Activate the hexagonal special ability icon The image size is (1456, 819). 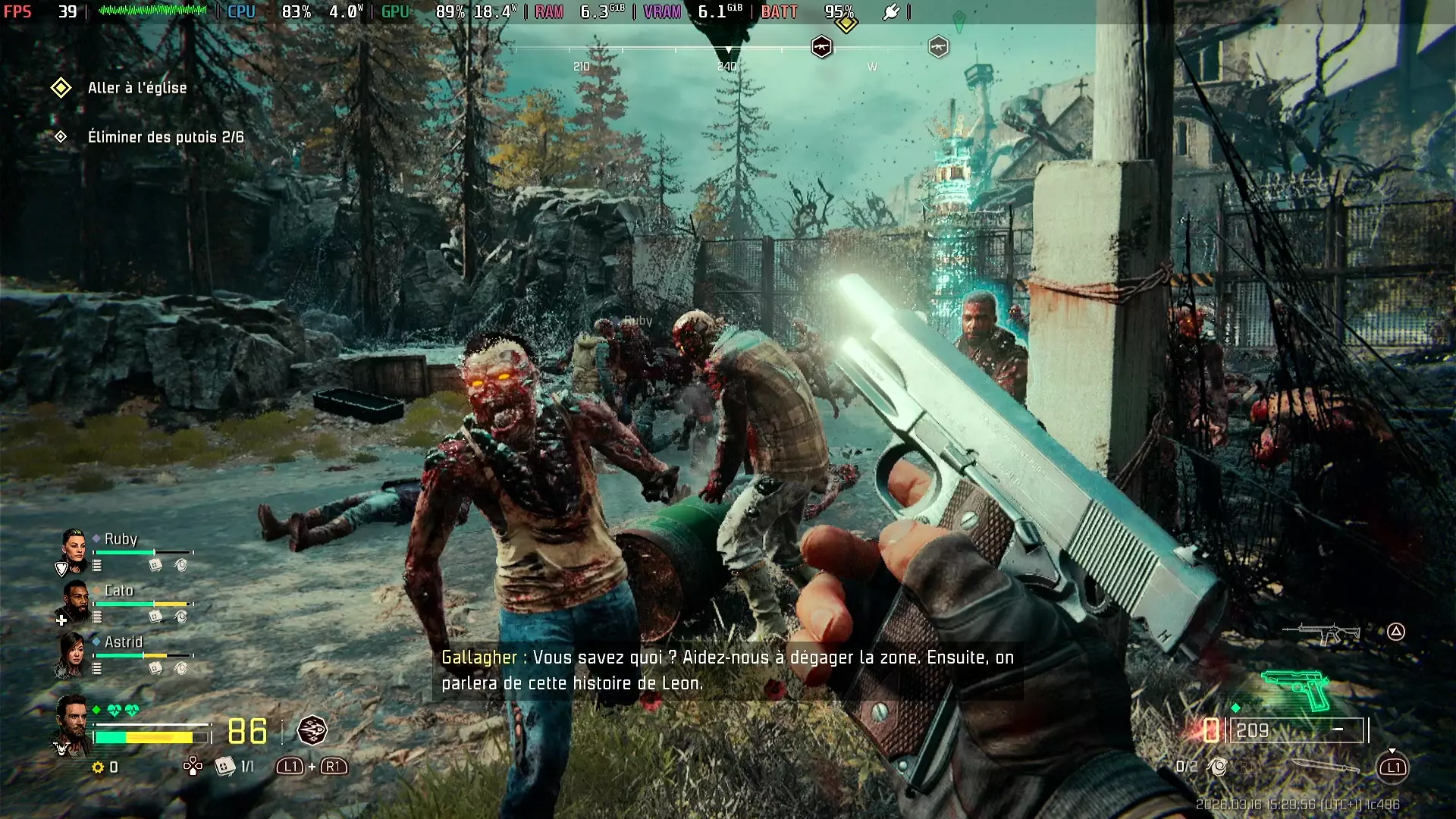pyautogui.click(x=312, y=730)
